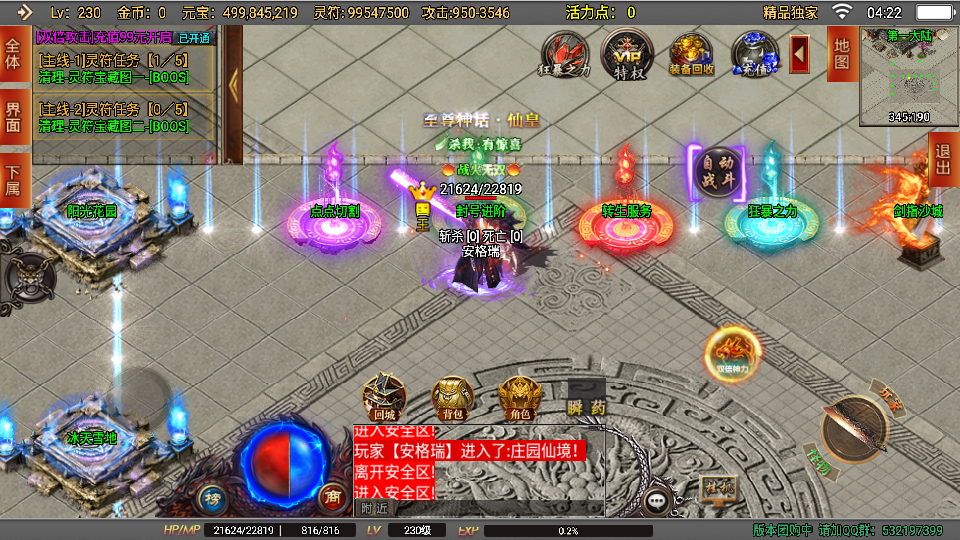Open the 地图 map button

841,53
